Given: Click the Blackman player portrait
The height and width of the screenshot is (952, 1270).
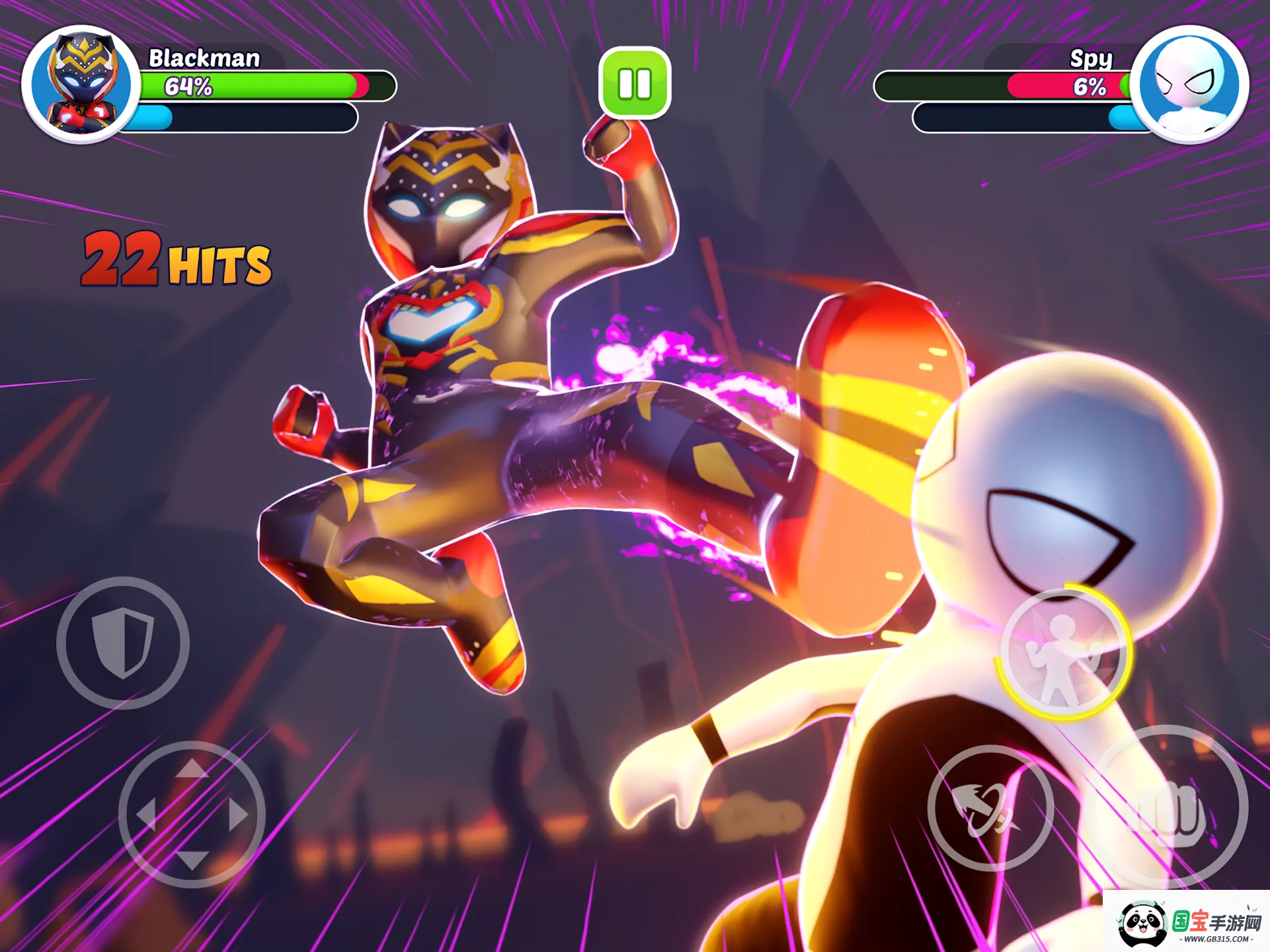Looking at the screenshot, I should tap(81, 84).
